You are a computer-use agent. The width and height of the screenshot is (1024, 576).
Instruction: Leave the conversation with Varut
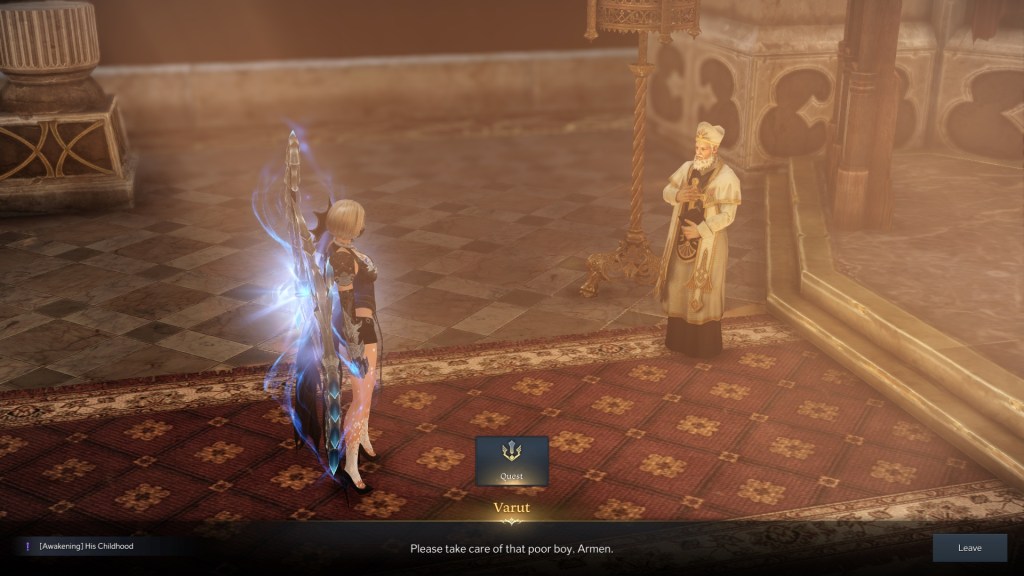click(x=969, y=548)
